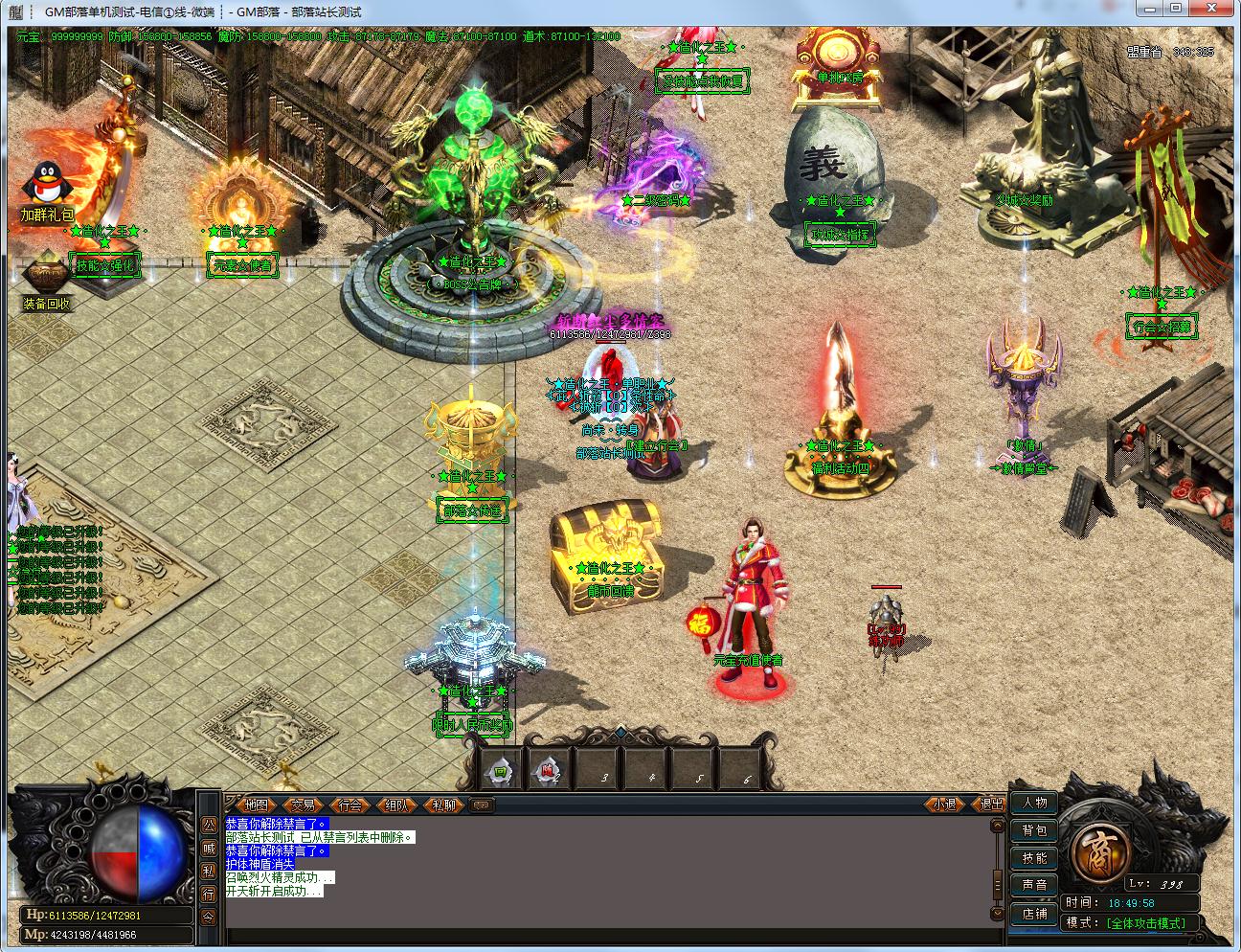Image resolution: width=1241 pixels, height=952 pixels.
Task: Click the 小退 (return to character select) button
Action: (x=943, y=805)
